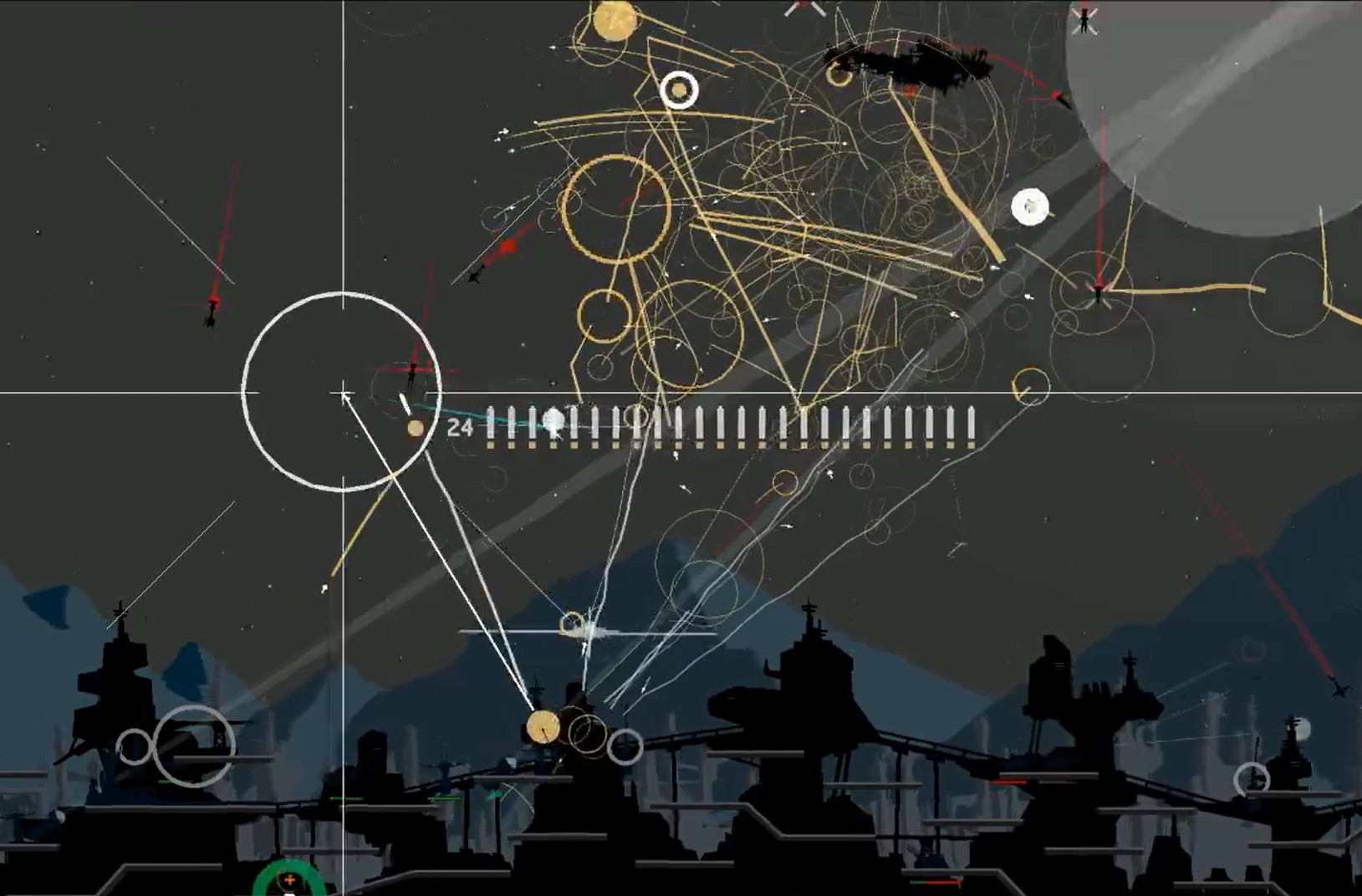Click the small tan orb beside the ammo counter
Screen dimensions: 1362x896
tap(416, 426)
